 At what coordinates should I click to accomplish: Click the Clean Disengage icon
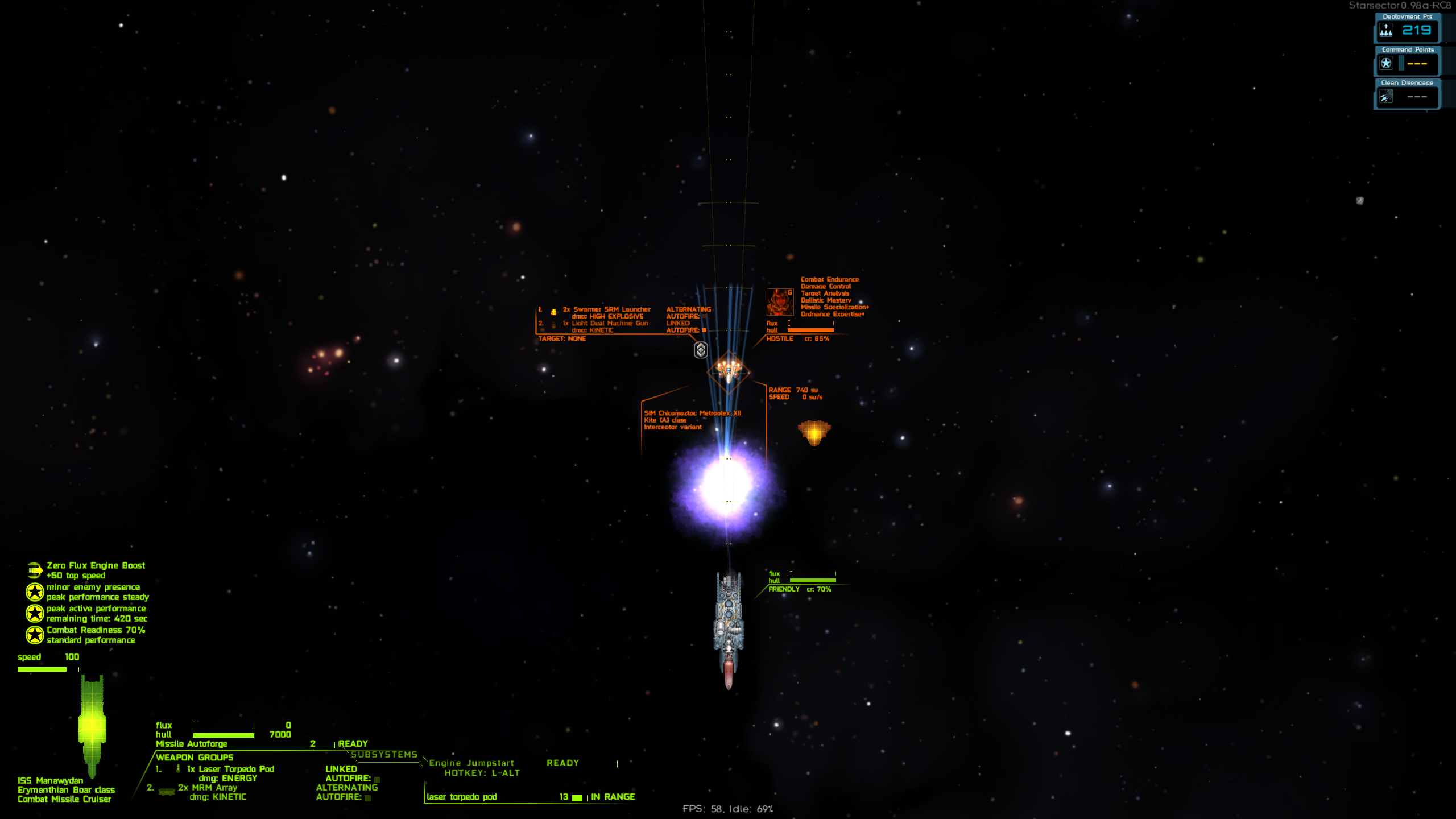pos(1386,96)
